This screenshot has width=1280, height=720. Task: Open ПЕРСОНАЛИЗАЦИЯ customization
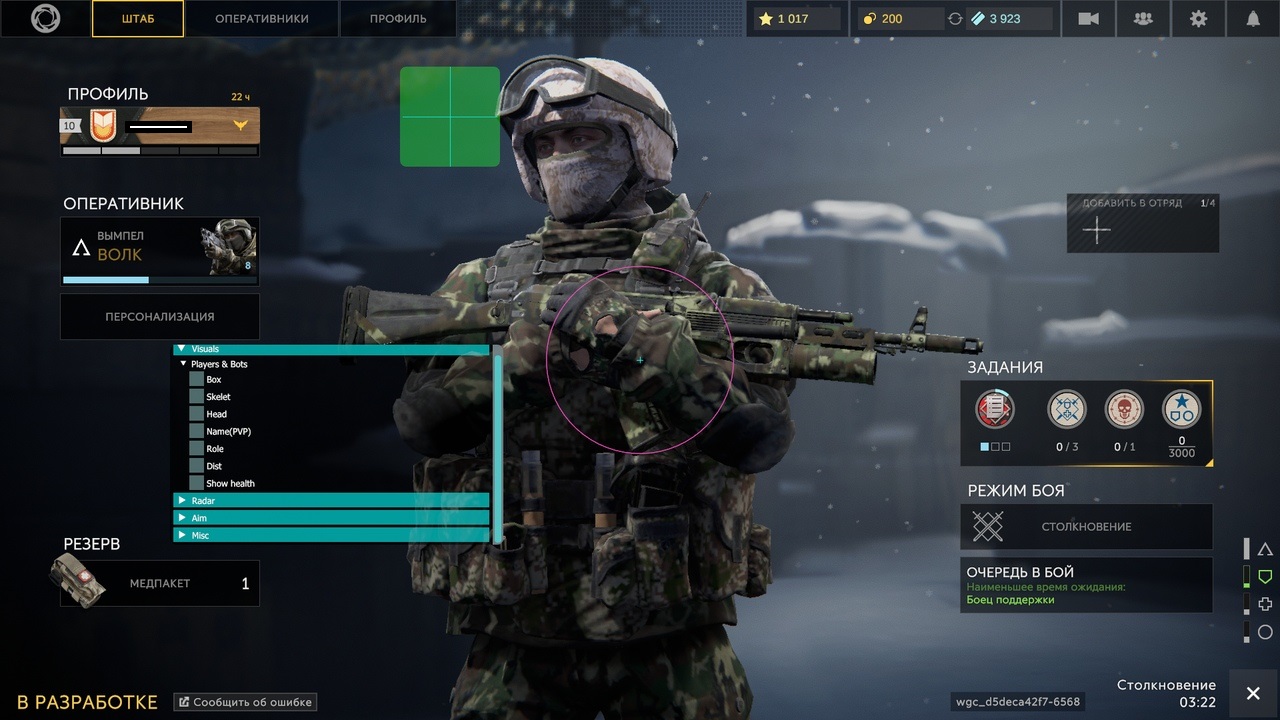click(160, 316)
